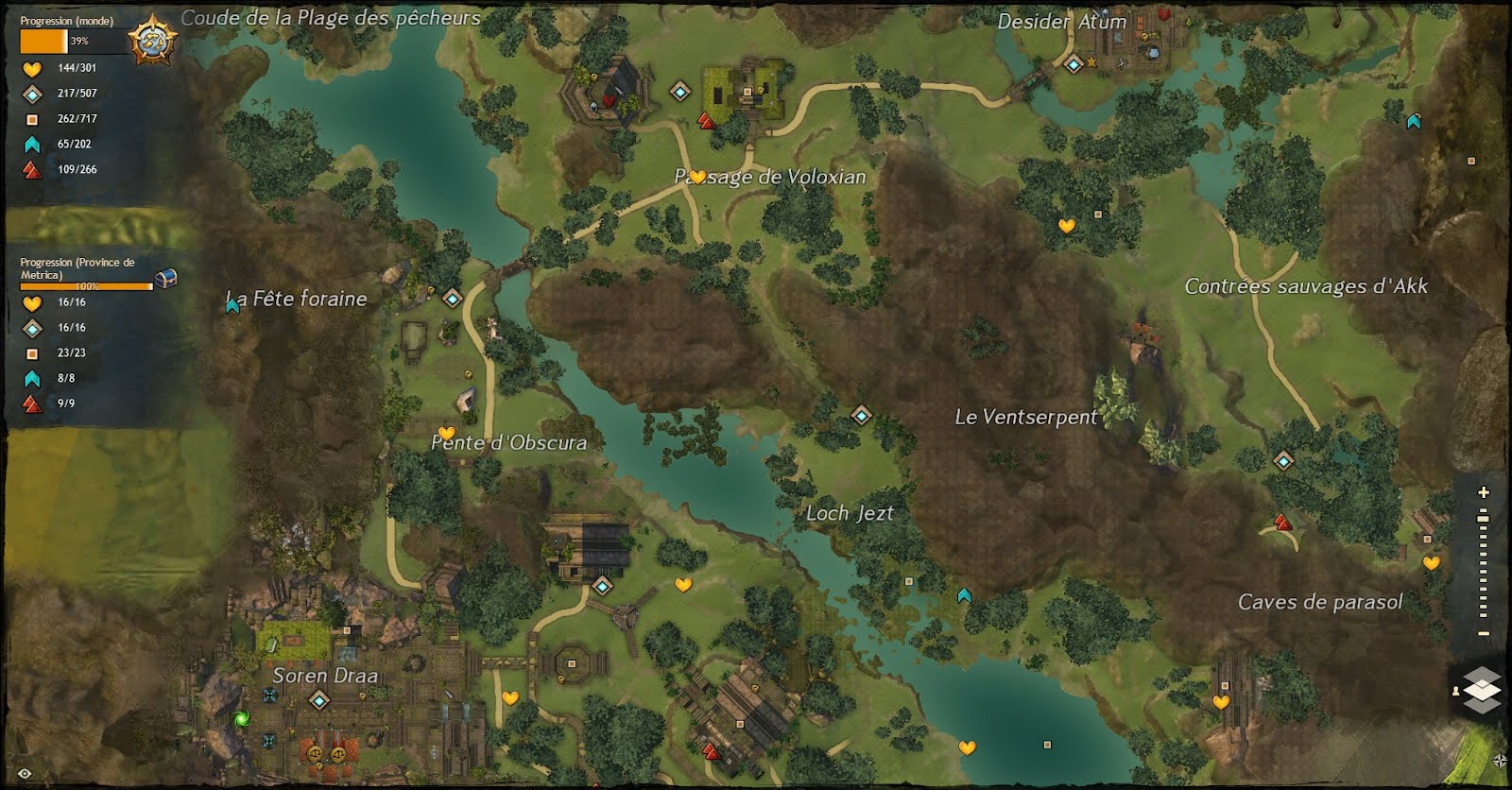Screen dimensions: 1512x790
Task: Click the heart icon showing 144/301 progress
Action: (30, 67)
